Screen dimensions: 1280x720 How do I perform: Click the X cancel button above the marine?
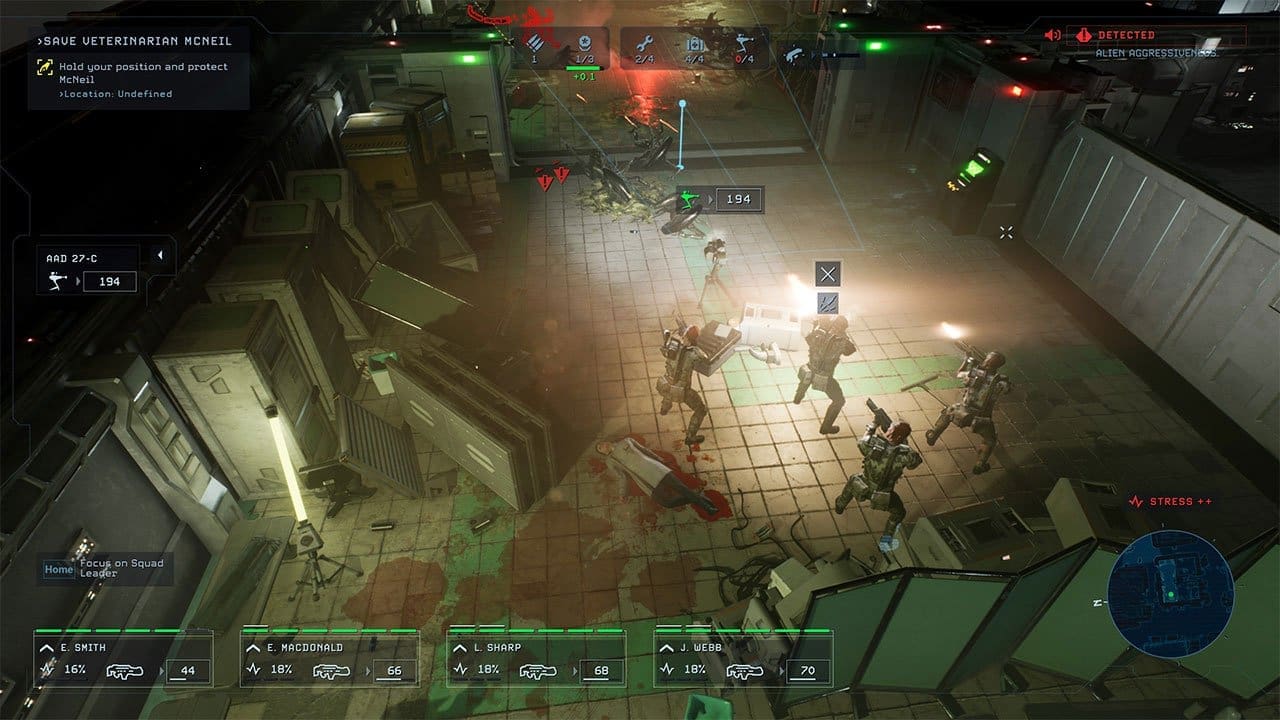[827, 274]
